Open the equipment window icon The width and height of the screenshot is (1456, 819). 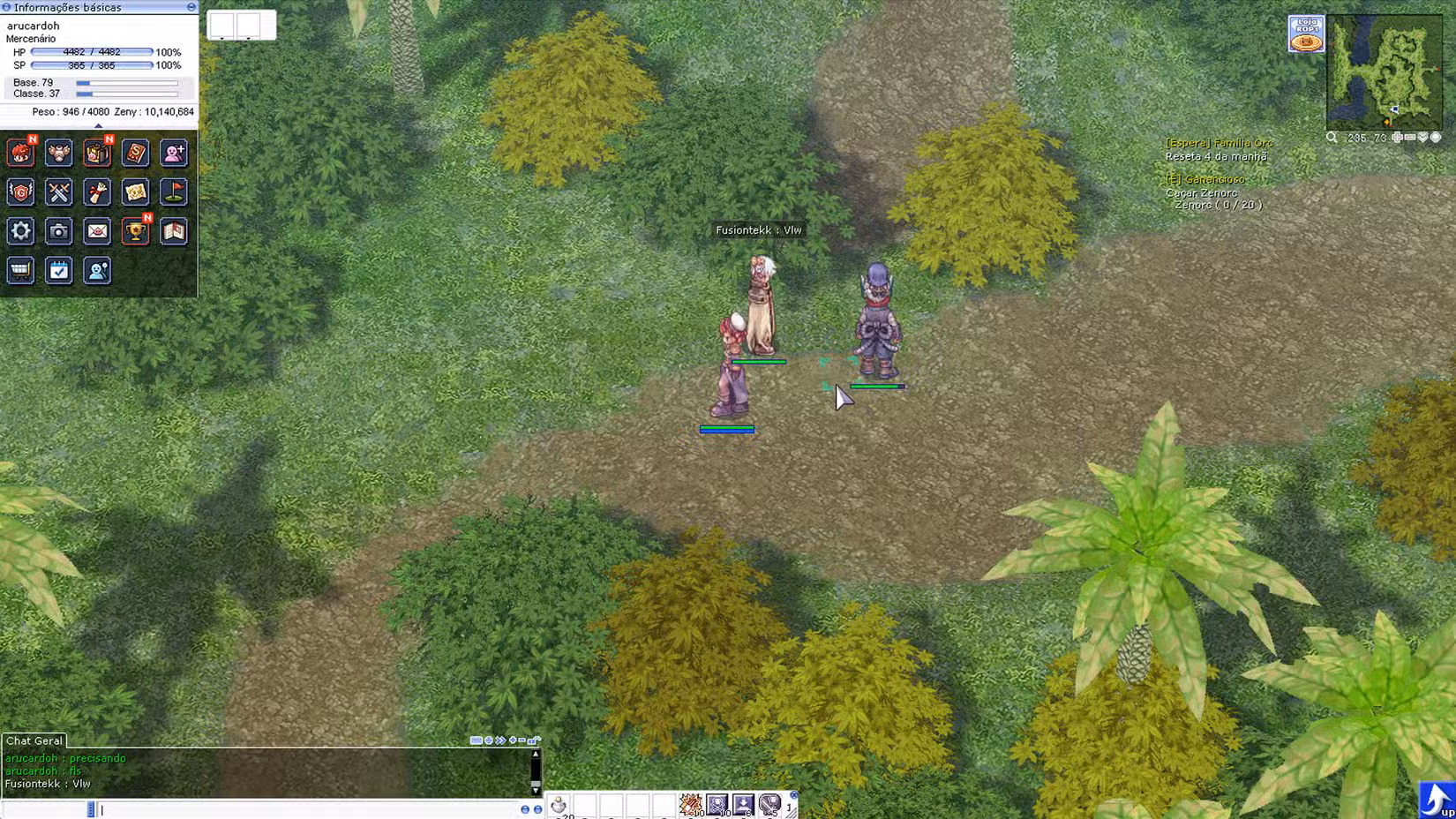[x=59, y=153]
